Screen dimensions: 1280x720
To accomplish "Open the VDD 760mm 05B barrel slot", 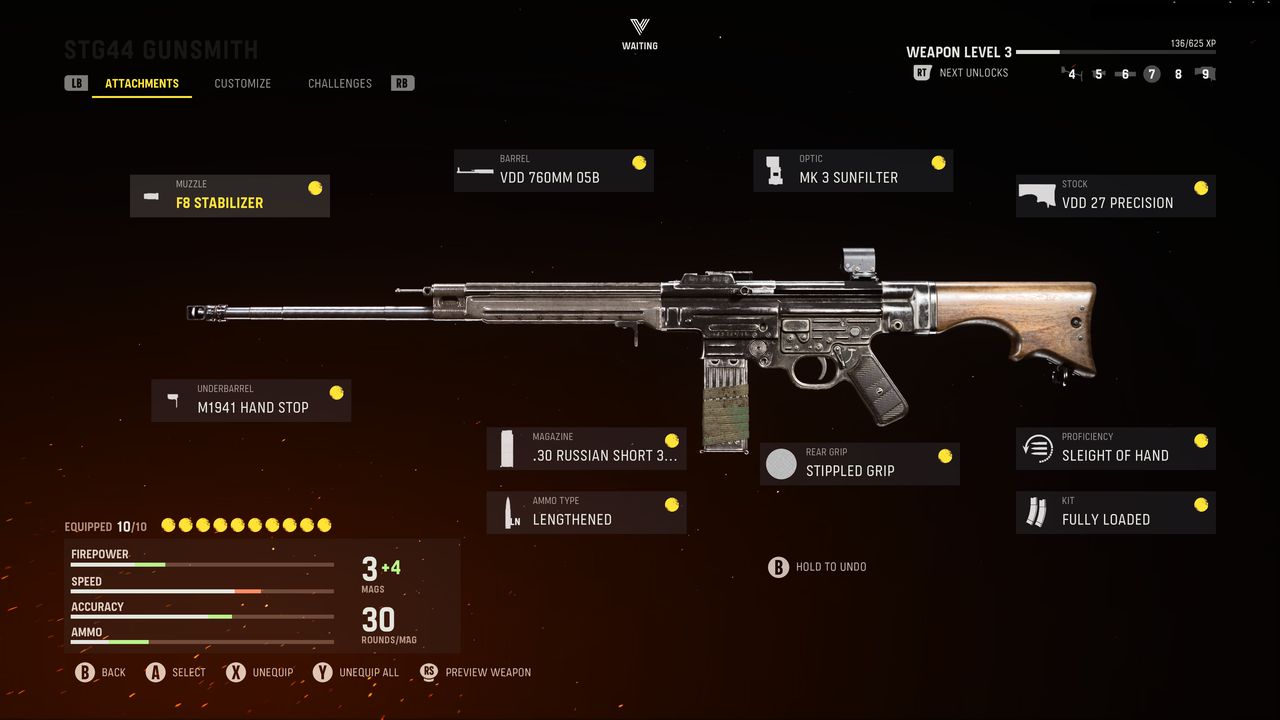I will pos(553,171).
